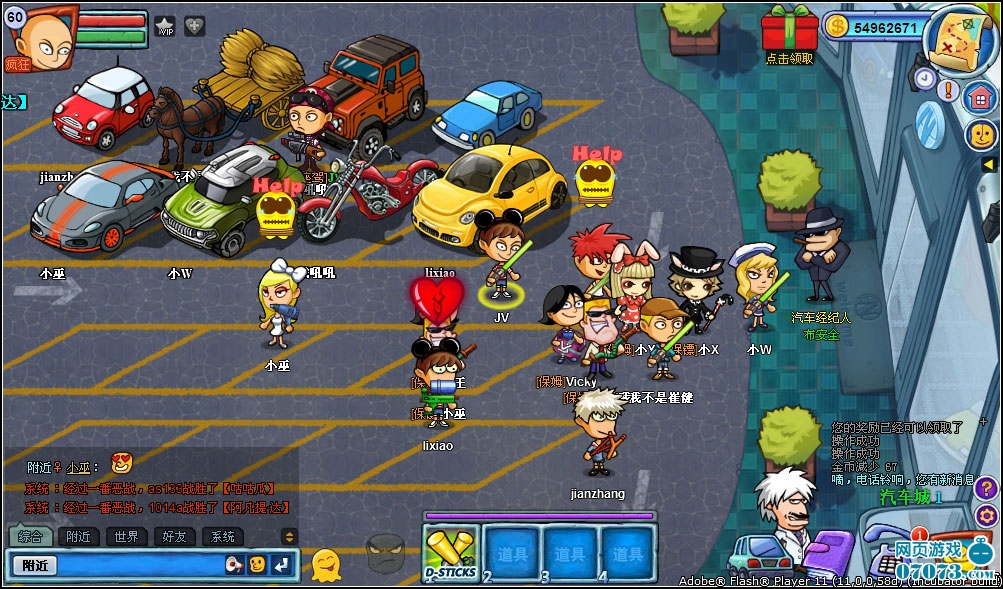Switch to the 附近 chat tab
The width and height of the screenshot is (1003, 589).
tap(78, 537)
